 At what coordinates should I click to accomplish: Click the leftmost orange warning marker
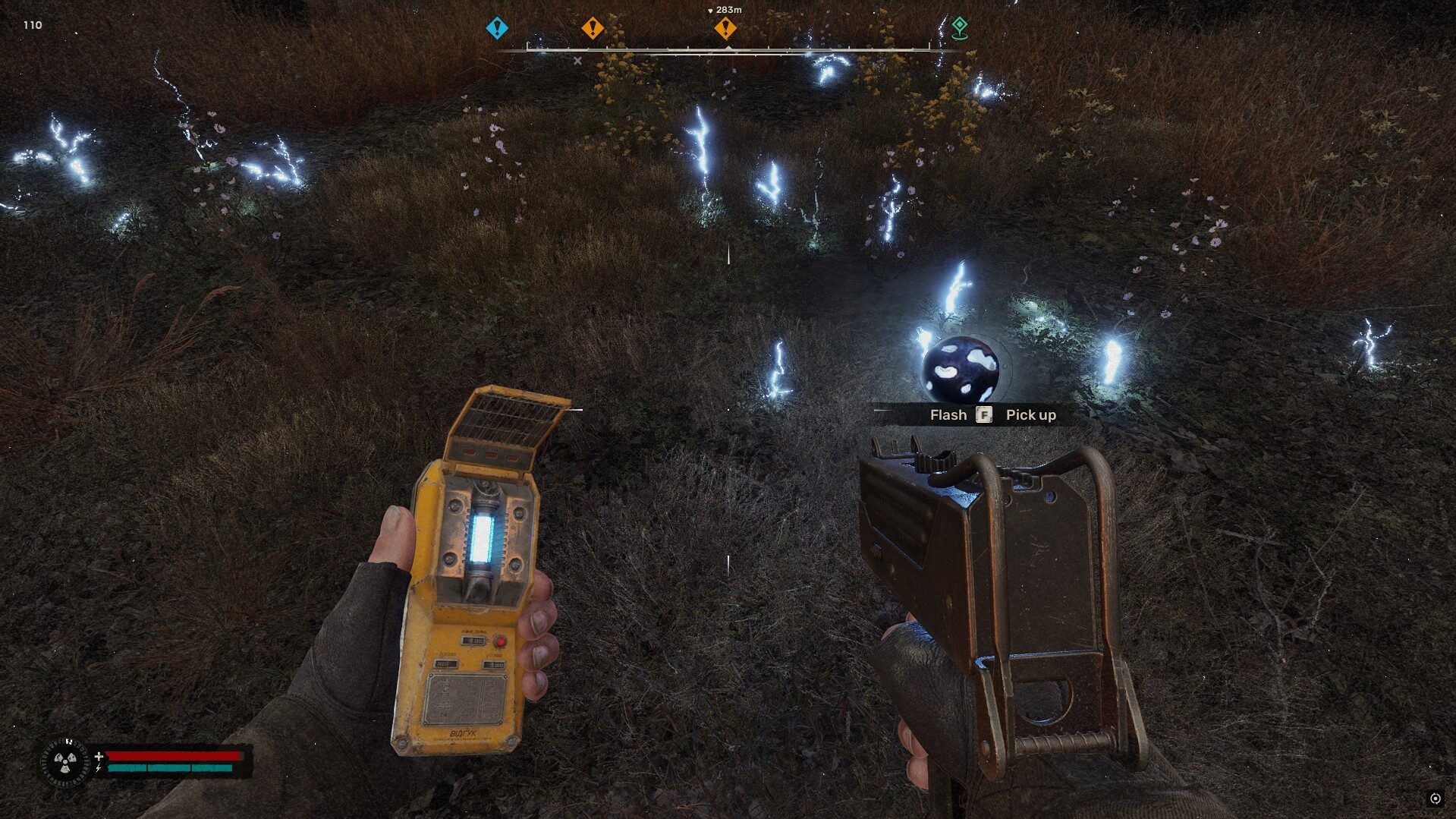pos(593,27)
